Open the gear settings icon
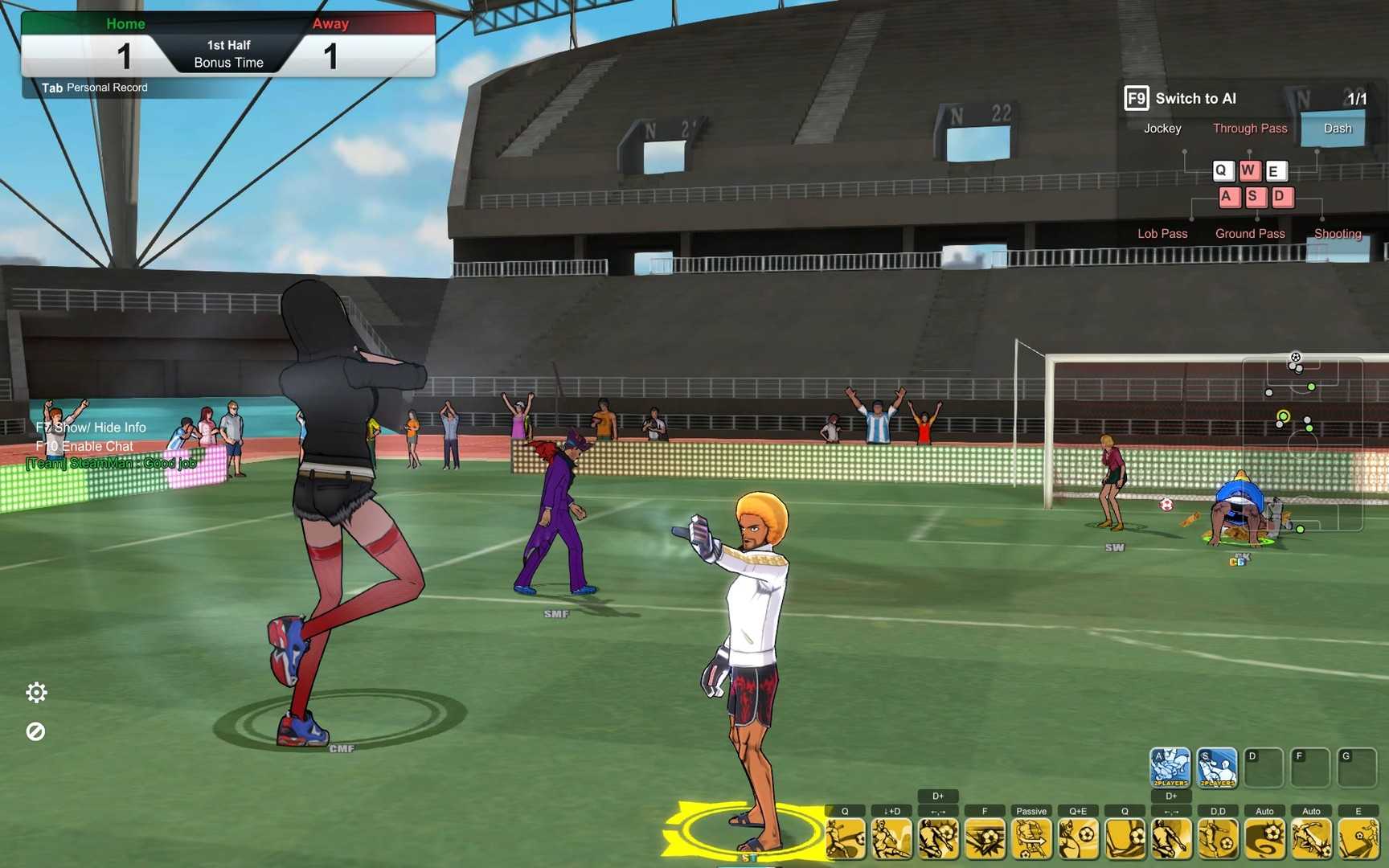1389x868 pixels. [x=36, y=693]
